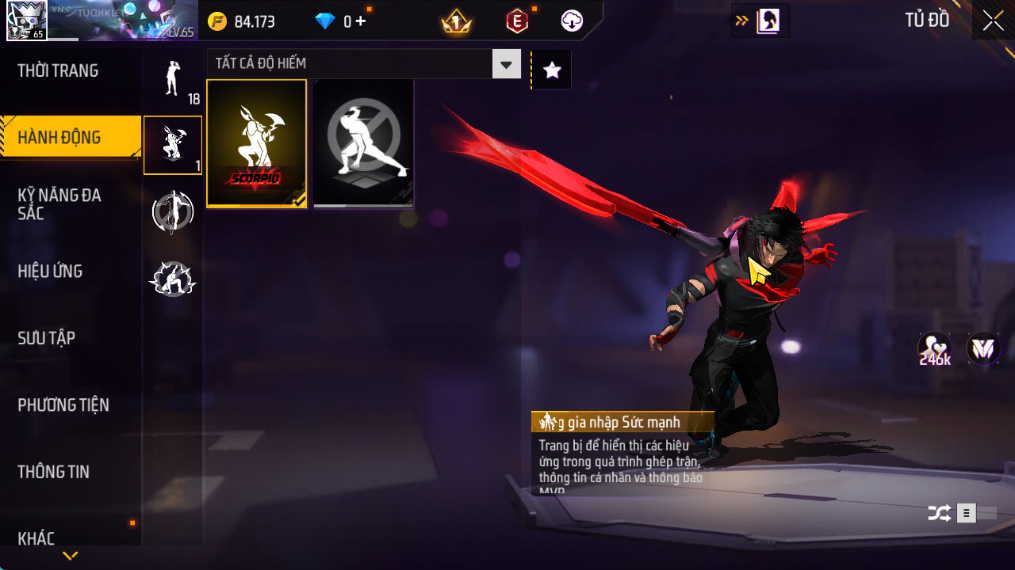This screenshot has width=1015, height=570.
Task: Select the Scorpio emote card
Action: (x=256, y=143)
